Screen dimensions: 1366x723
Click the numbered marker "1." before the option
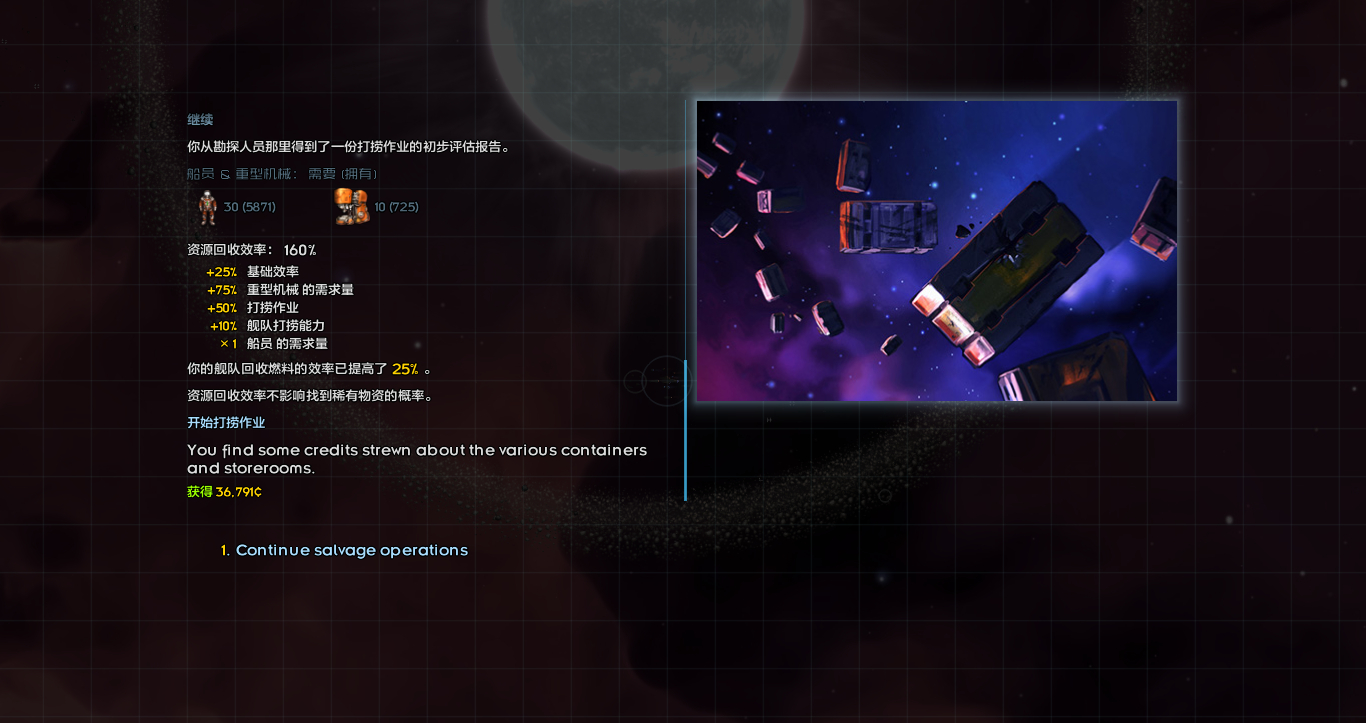click(222, 550)
